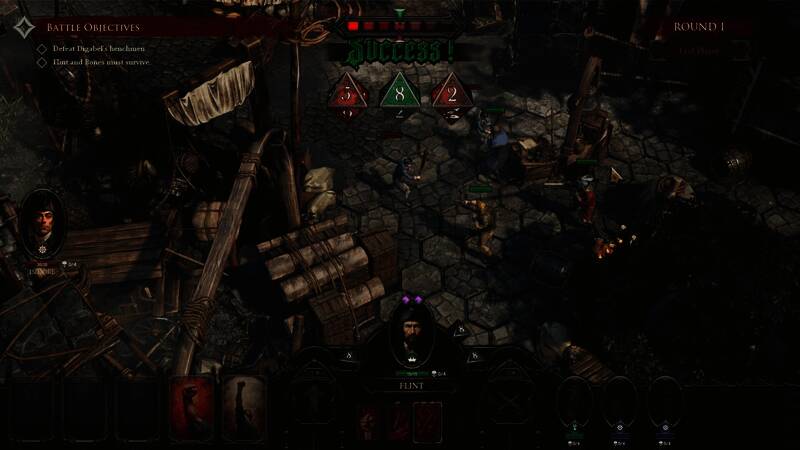Click the red dice showing 5
The height and width of the screenshot is (450, 800).
pyautogui.click(x=347, y=93)
